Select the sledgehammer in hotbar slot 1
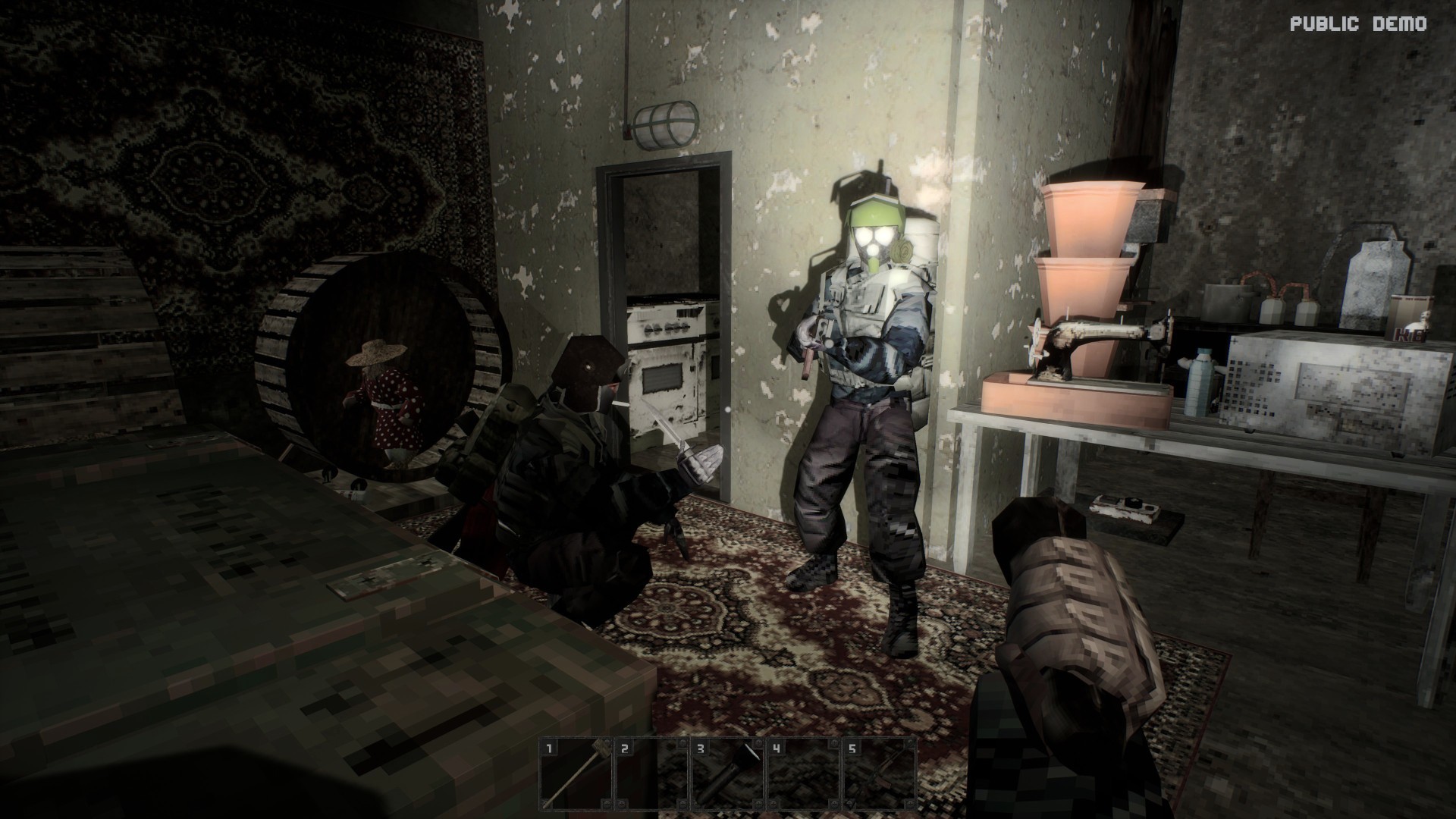 tap(576, 773)
